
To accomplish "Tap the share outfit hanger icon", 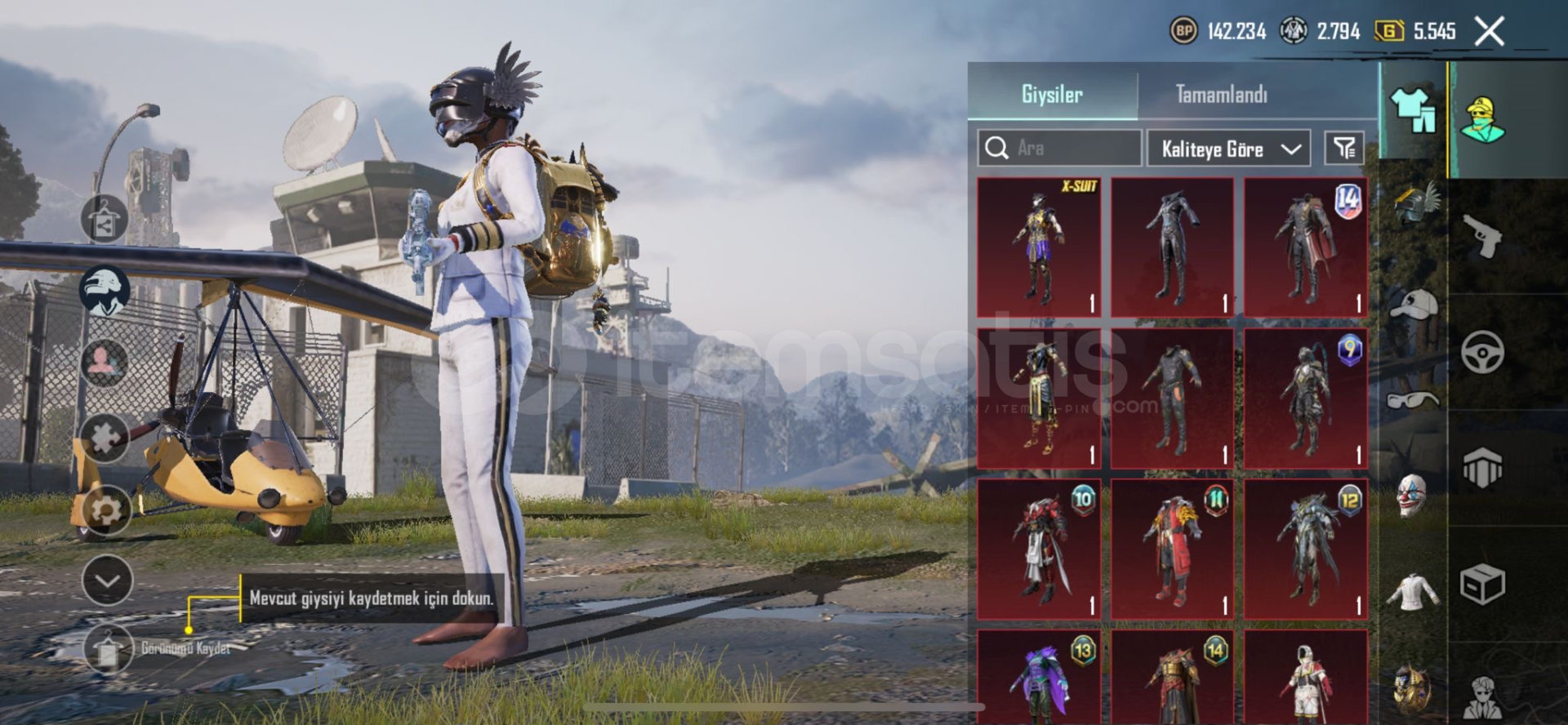I will click(x=105, y=220).
